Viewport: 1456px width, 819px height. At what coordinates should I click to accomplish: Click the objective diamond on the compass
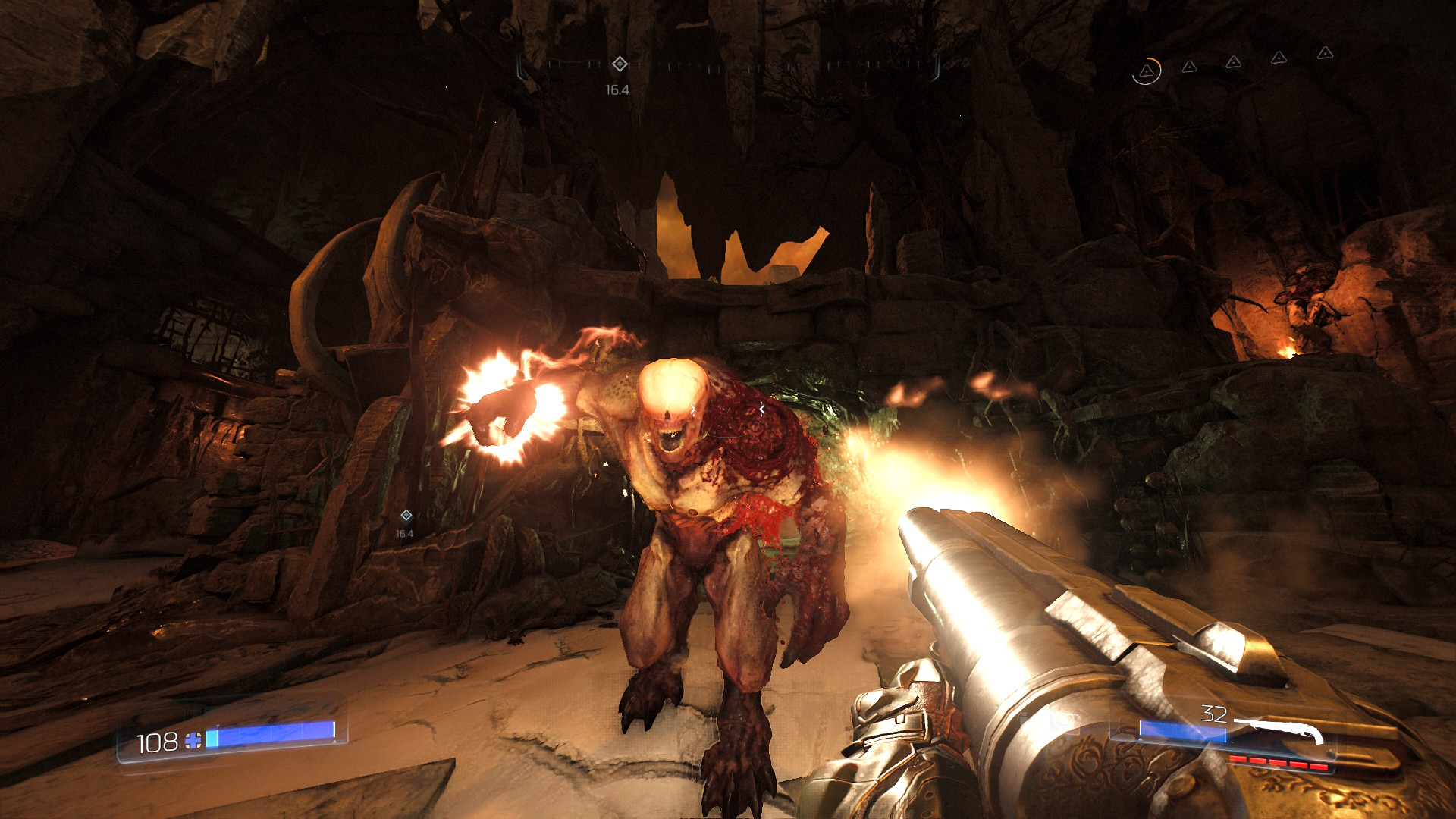point(619,64)
